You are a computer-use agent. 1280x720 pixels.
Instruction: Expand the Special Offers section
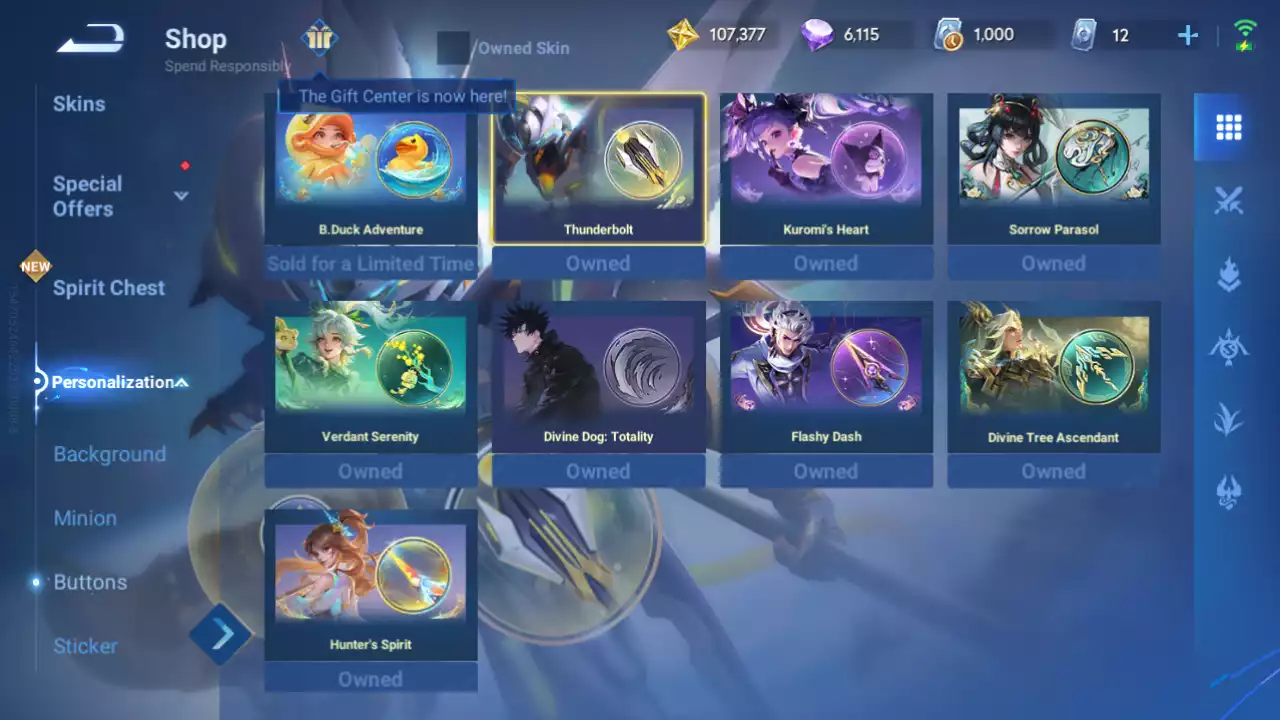181,196
